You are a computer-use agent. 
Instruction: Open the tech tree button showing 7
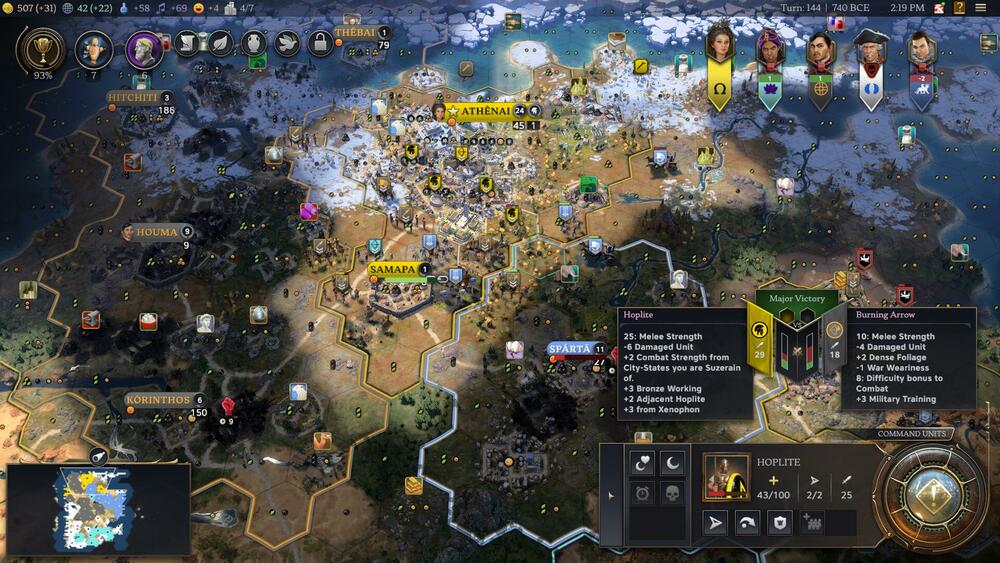[x=94, y=48]
